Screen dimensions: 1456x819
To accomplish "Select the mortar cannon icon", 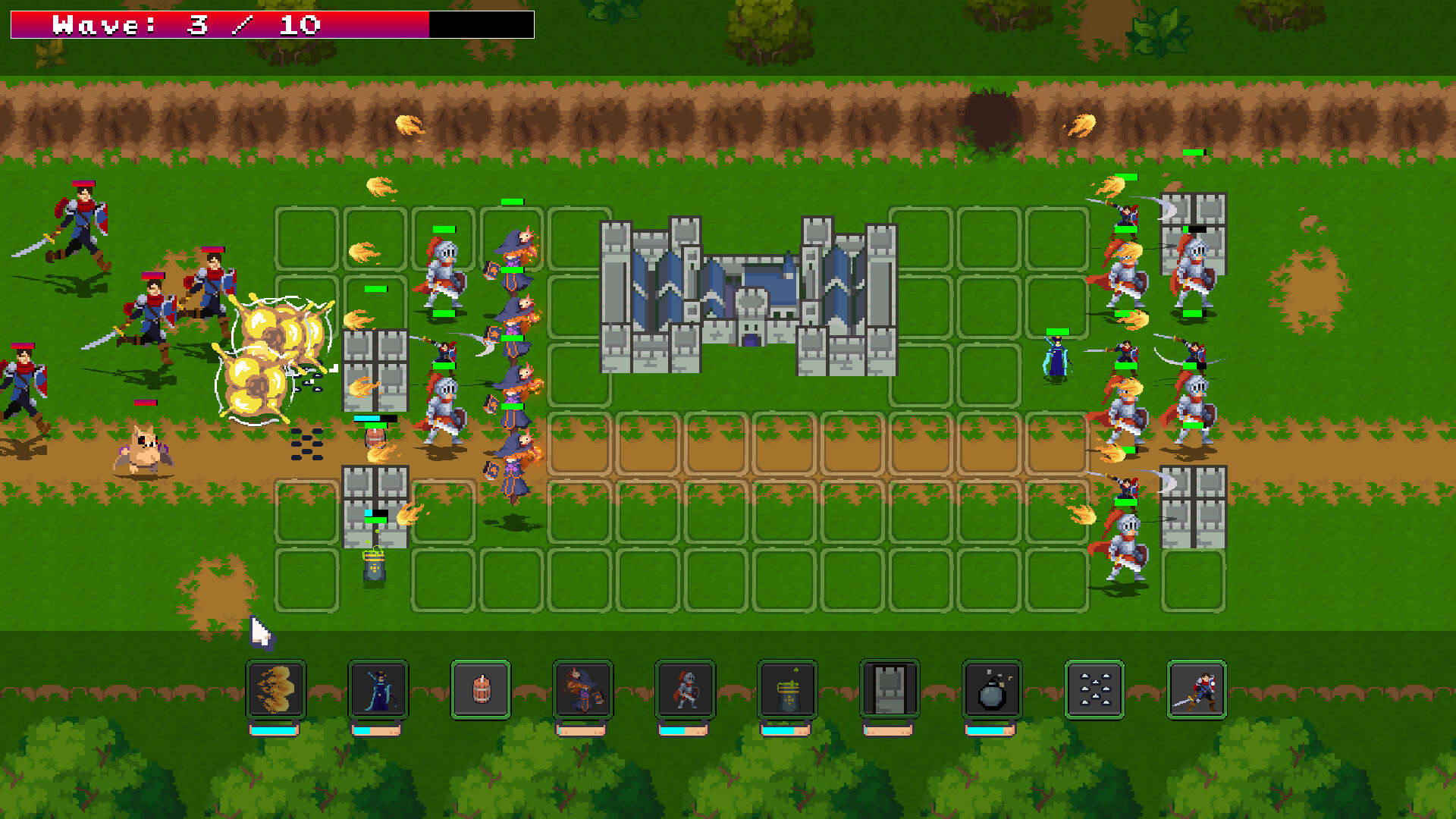I will point(789,690).
